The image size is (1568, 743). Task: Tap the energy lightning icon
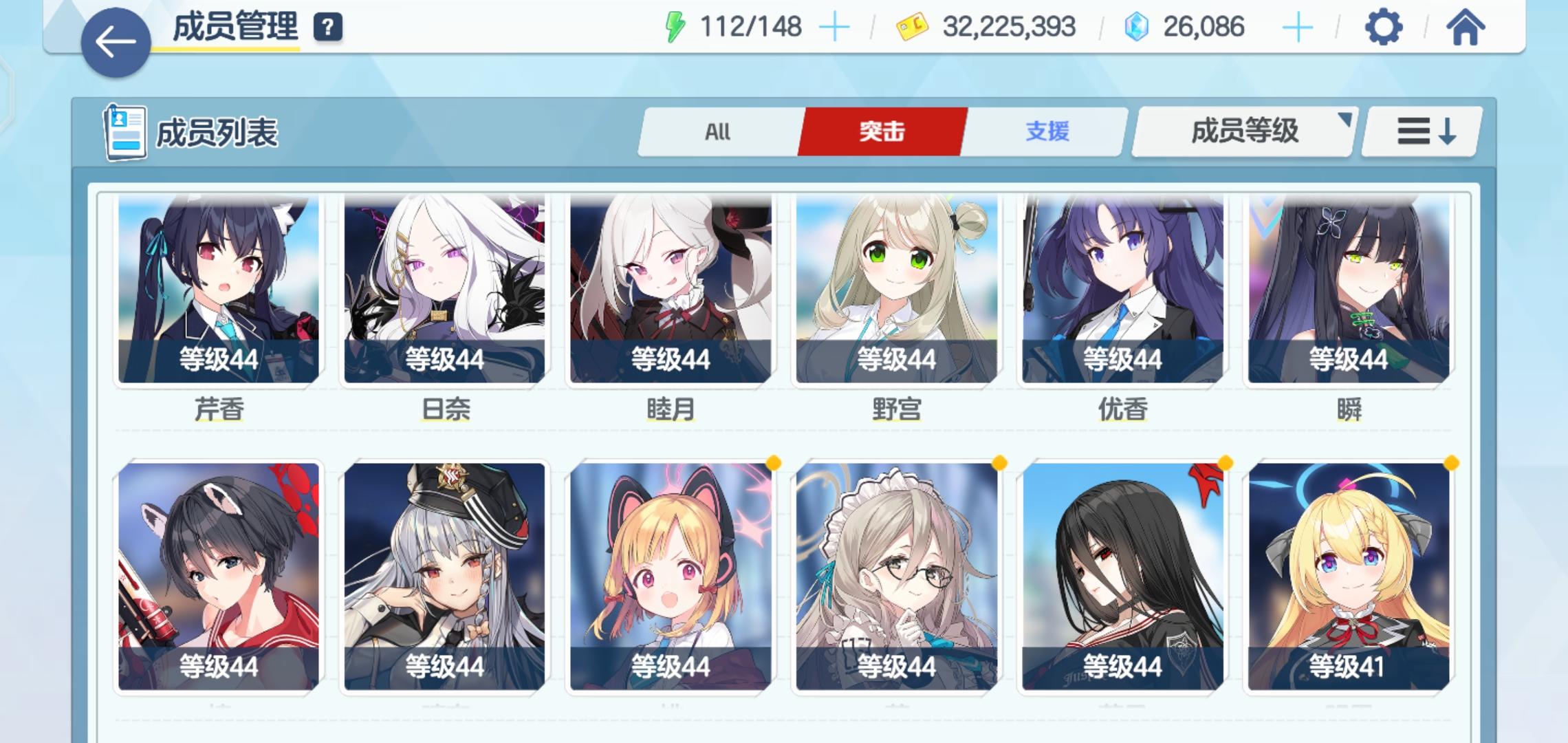(676, 28)
